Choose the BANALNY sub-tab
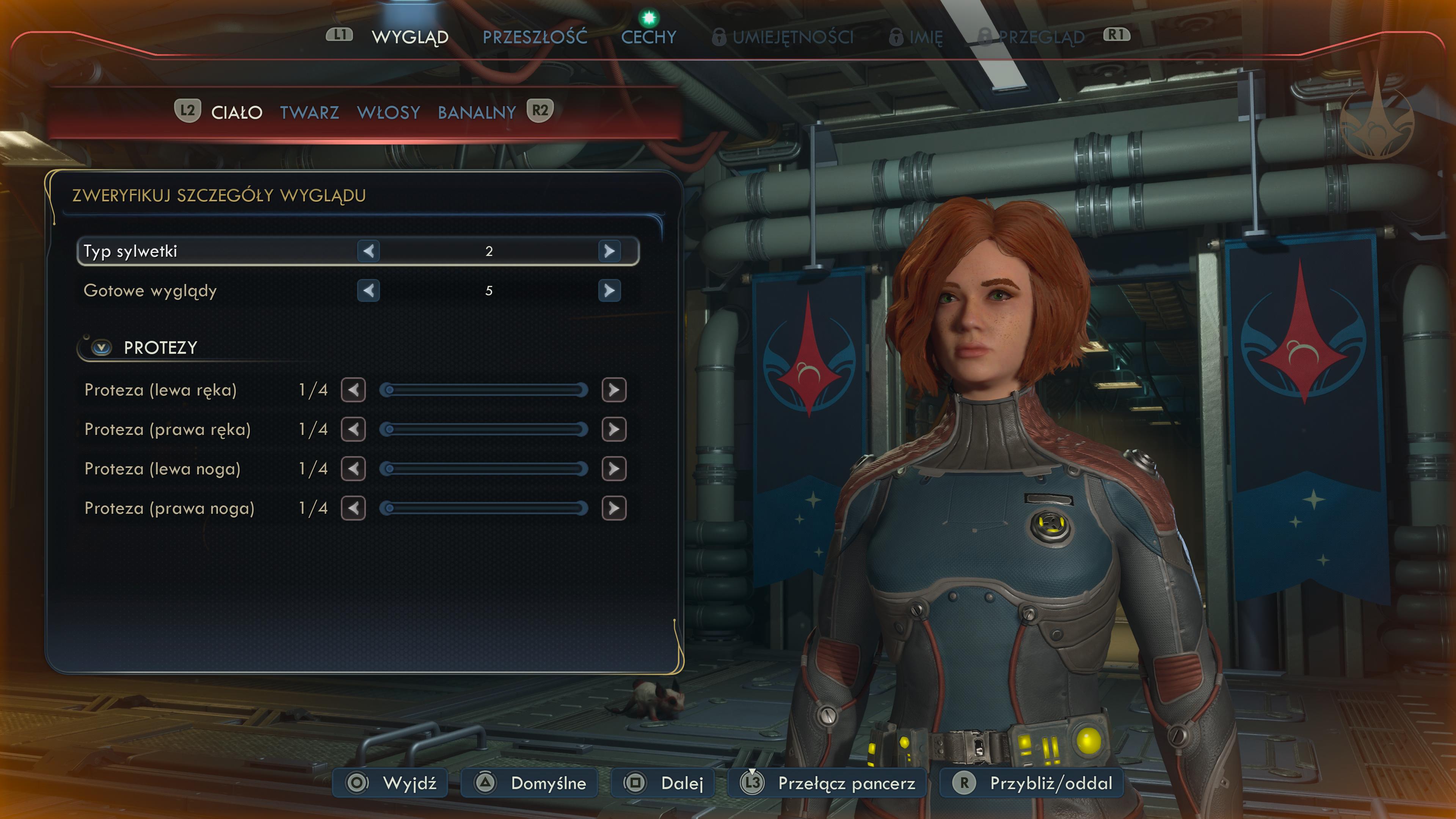The image size is (1456, 819). [477, 113]
